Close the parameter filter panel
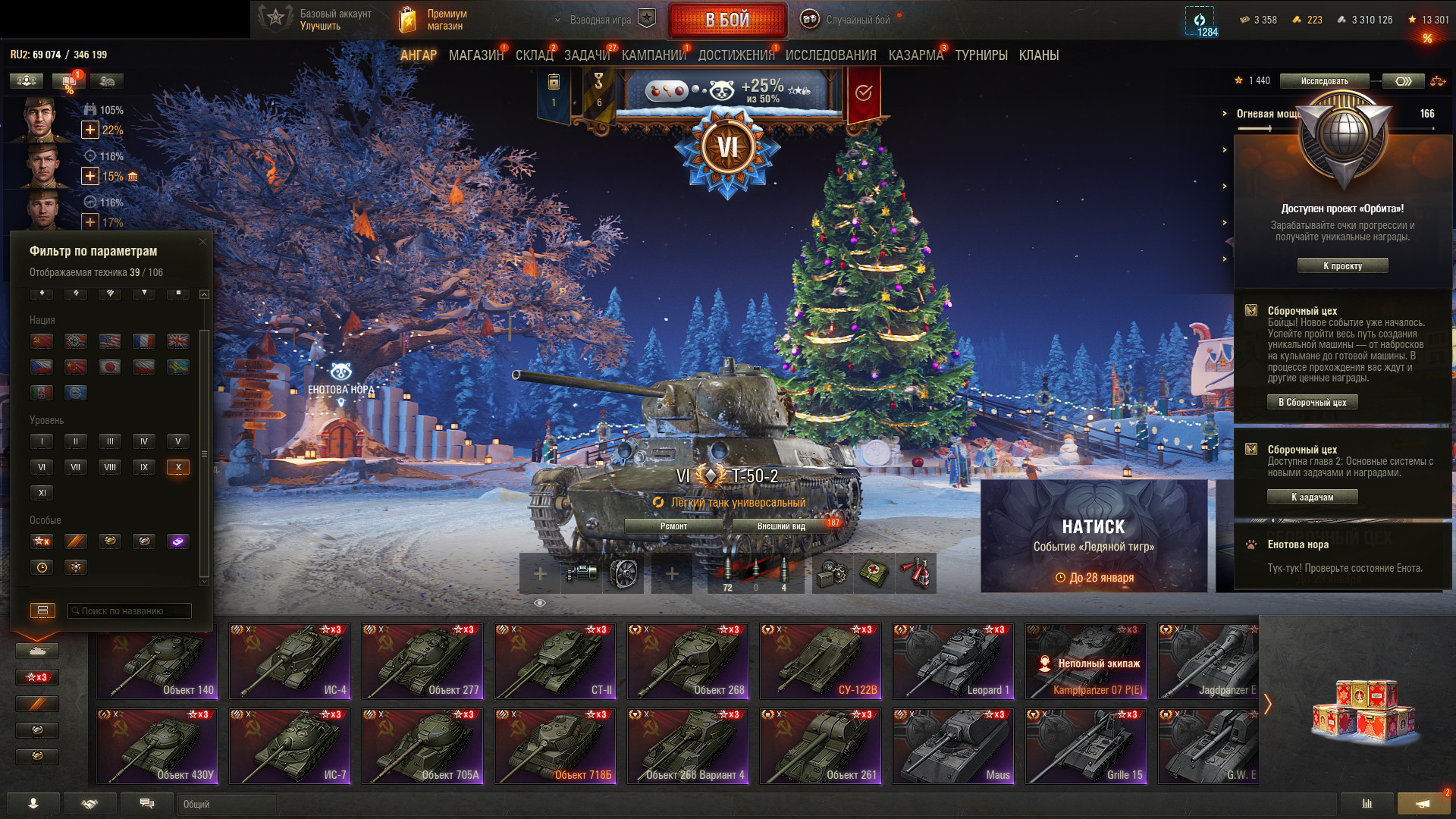This screenshot has height=819, width=1456. (x=202, y=242)
